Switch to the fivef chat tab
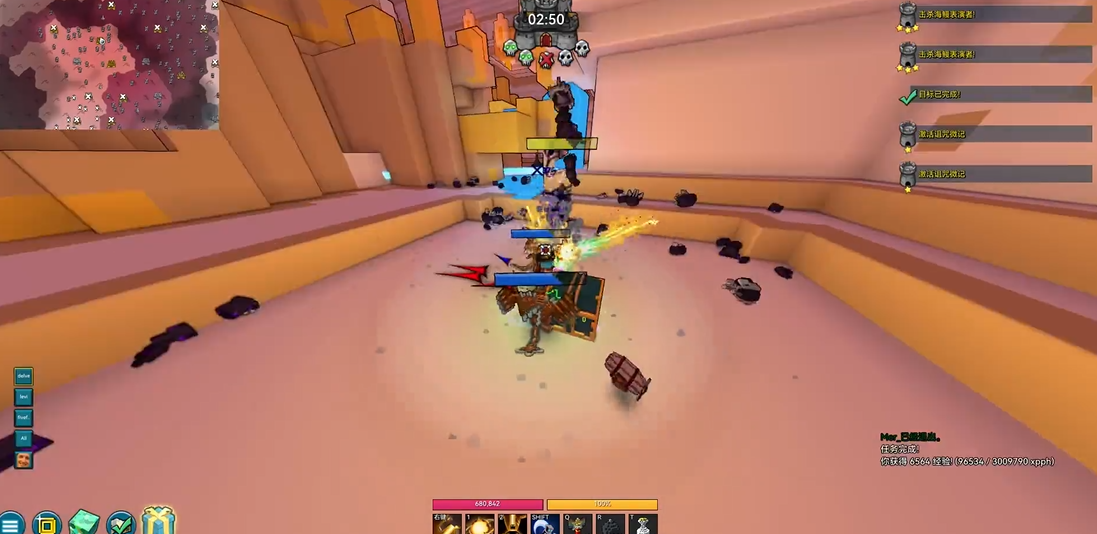 coord(23,417)
